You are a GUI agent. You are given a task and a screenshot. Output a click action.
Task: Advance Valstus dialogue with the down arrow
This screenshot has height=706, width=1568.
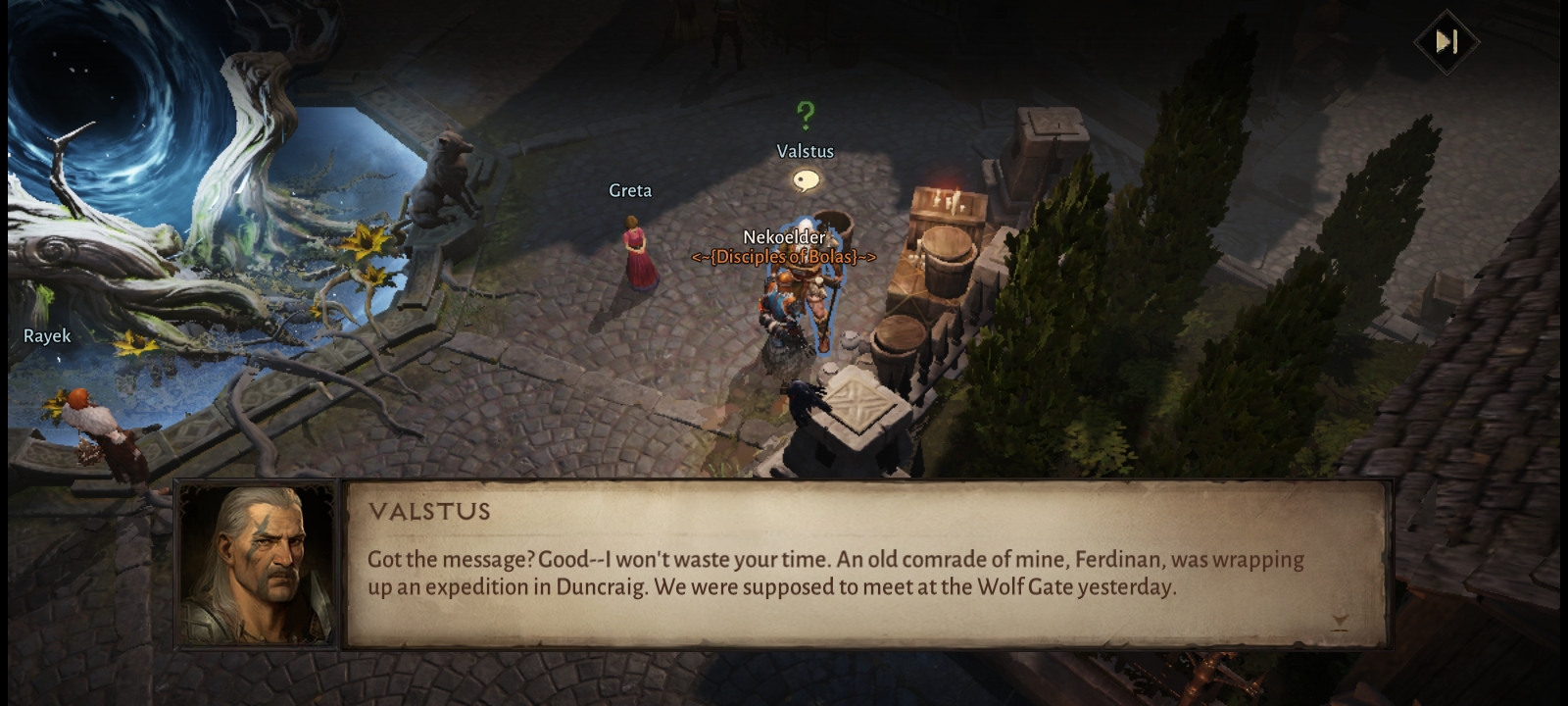pos(1340,622)
